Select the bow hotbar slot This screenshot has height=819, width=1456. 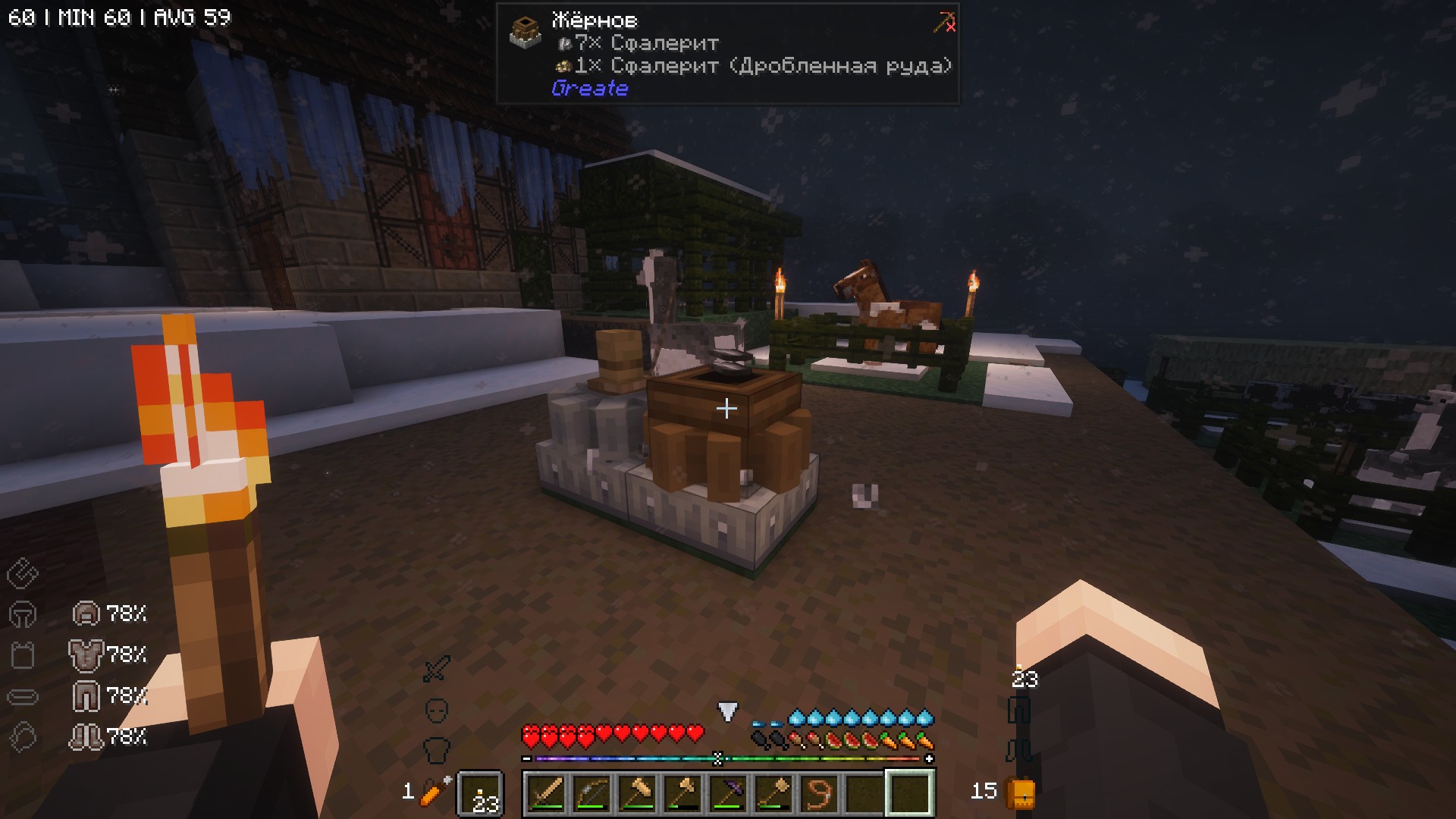(x=591, y=793)
